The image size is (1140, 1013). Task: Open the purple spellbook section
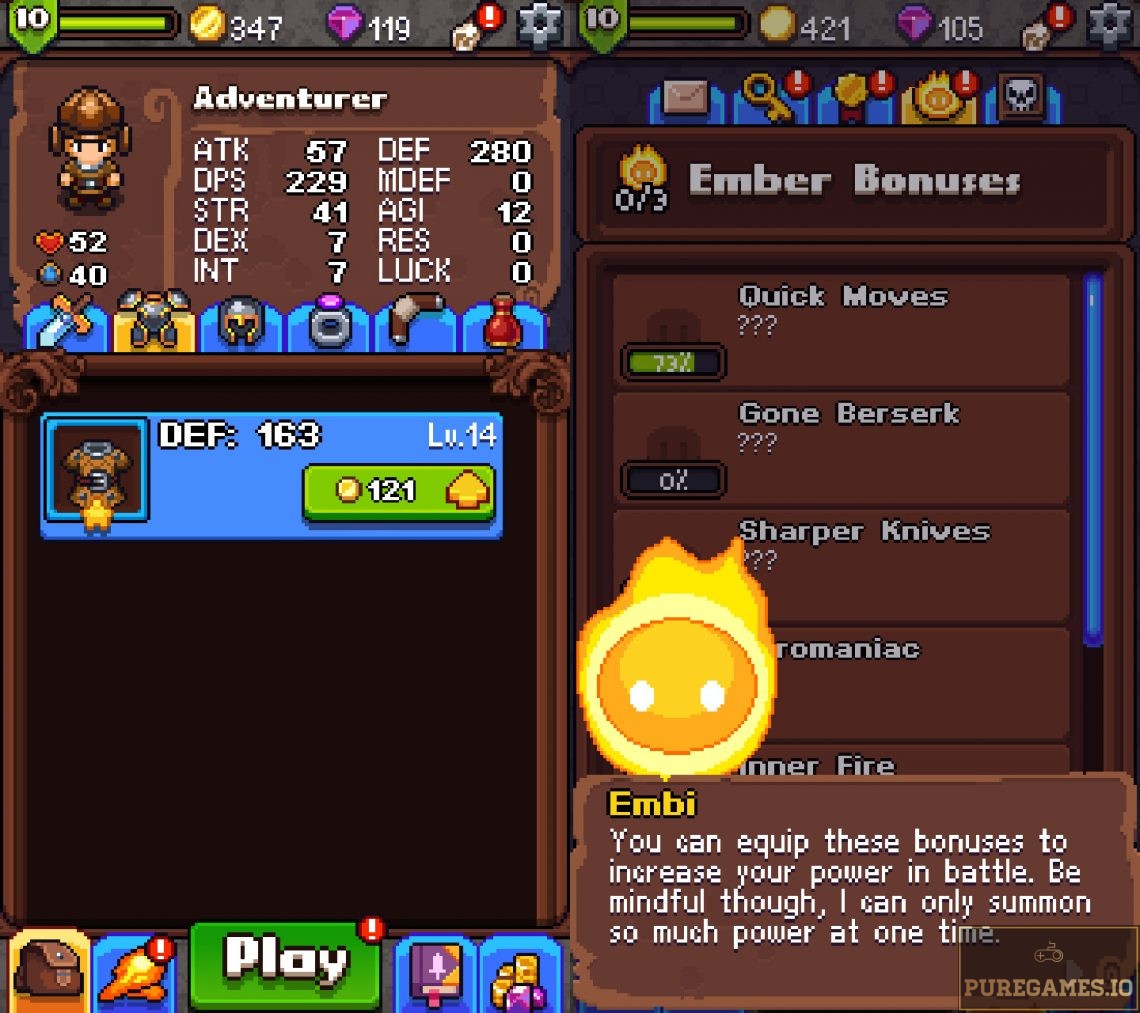pyautogui.click(x=436, y=972)
